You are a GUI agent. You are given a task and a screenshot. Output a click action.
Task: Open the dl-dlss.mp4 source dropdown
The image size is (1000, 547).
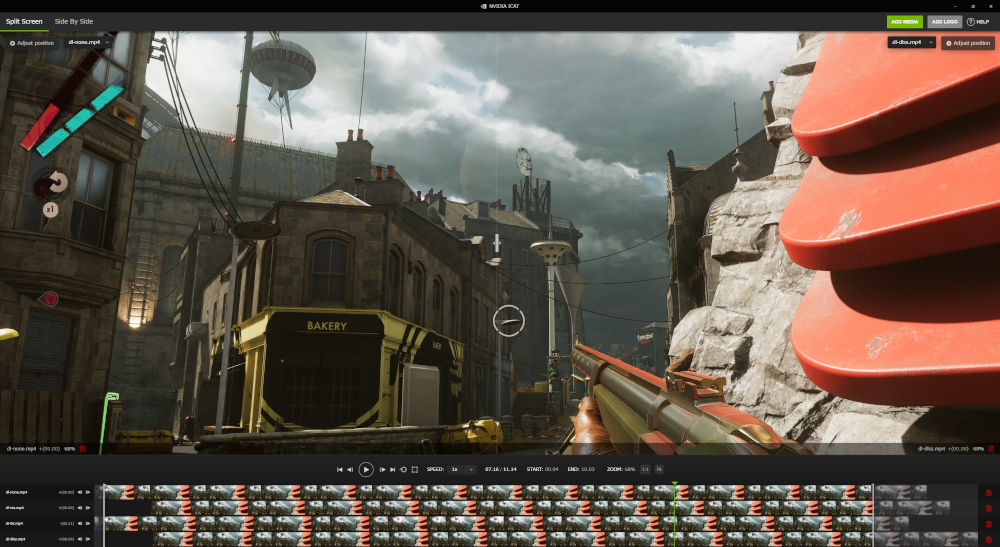click(x=911, y=43)
